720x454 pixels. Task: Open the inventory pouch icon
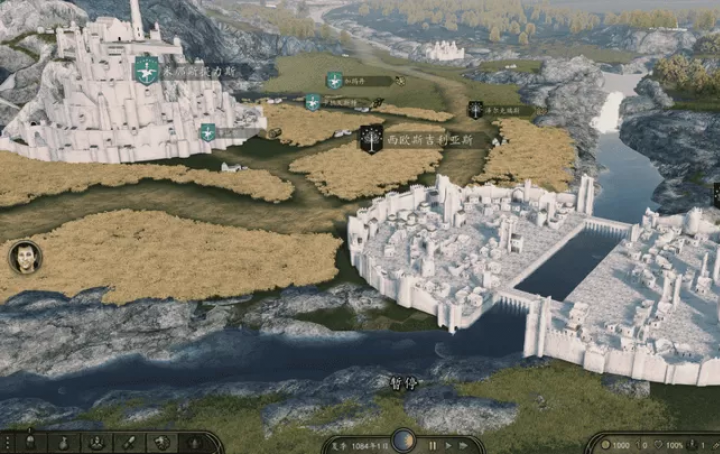tap(62, 442)
